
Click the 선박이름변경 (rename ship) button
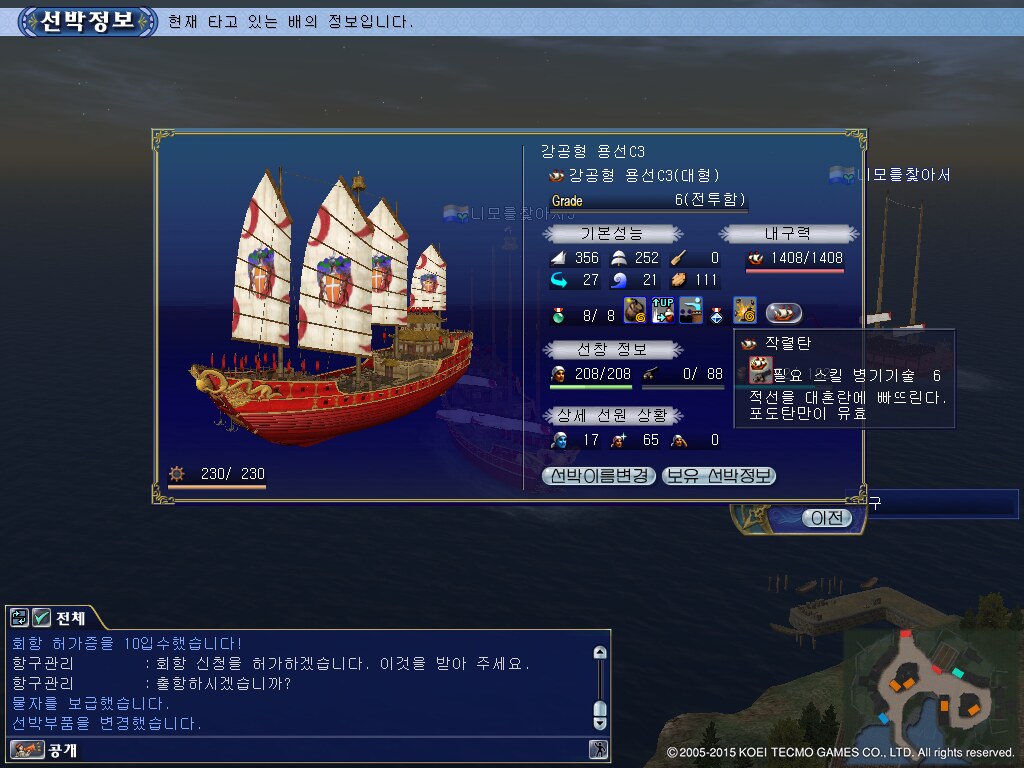pos(600,476)
